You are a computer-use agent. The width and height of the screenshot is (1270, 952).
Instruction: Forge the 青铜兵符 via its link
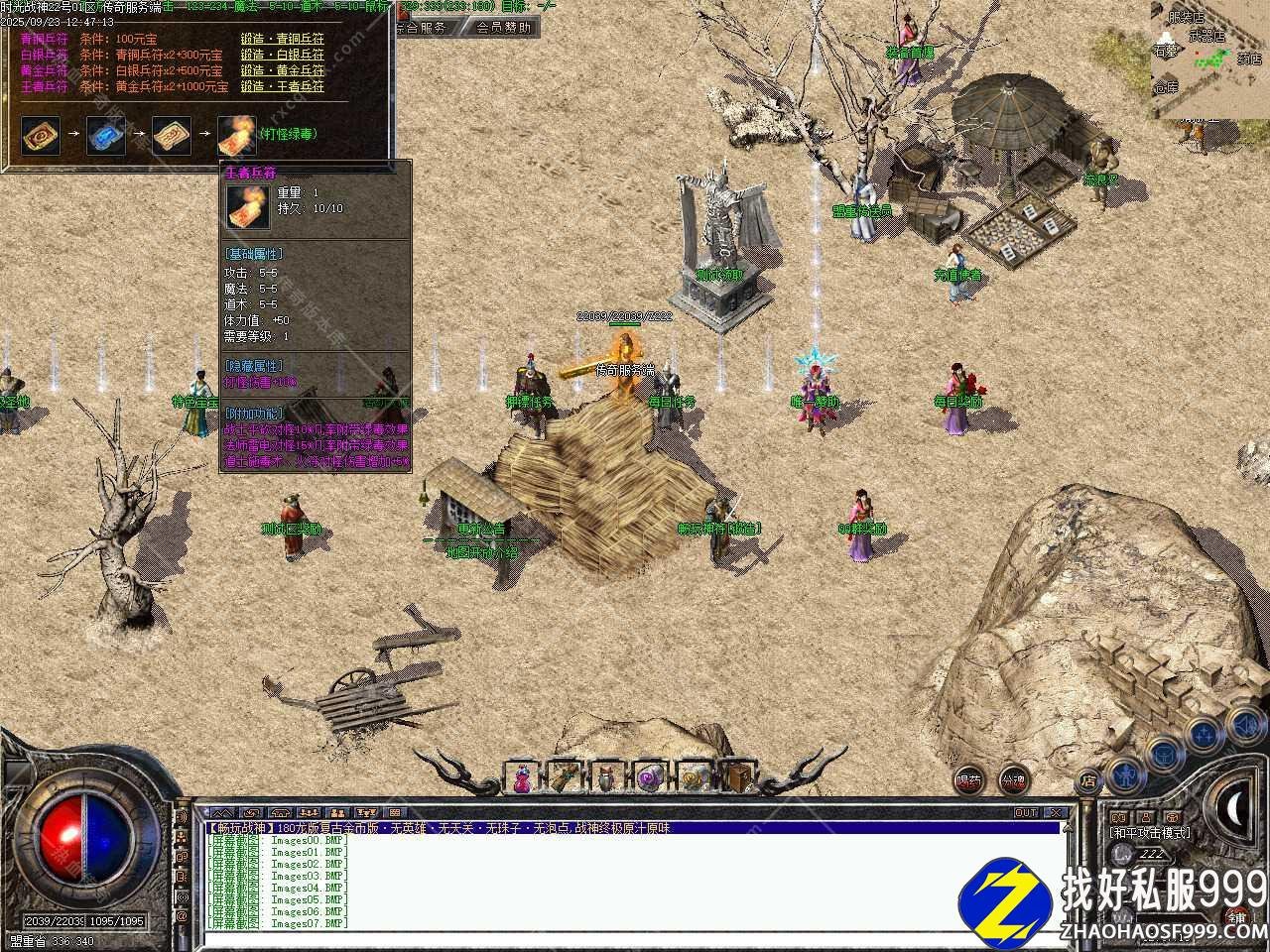[x=282, y=40]
